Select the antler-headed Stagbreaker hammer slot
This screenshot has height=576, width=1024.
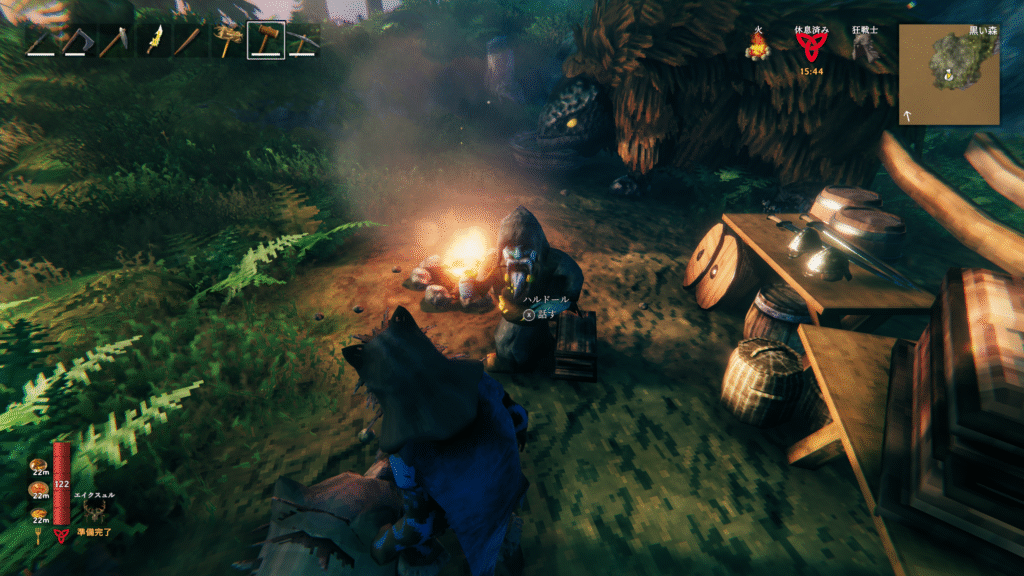pyautogui.click(x=229, y=40)
